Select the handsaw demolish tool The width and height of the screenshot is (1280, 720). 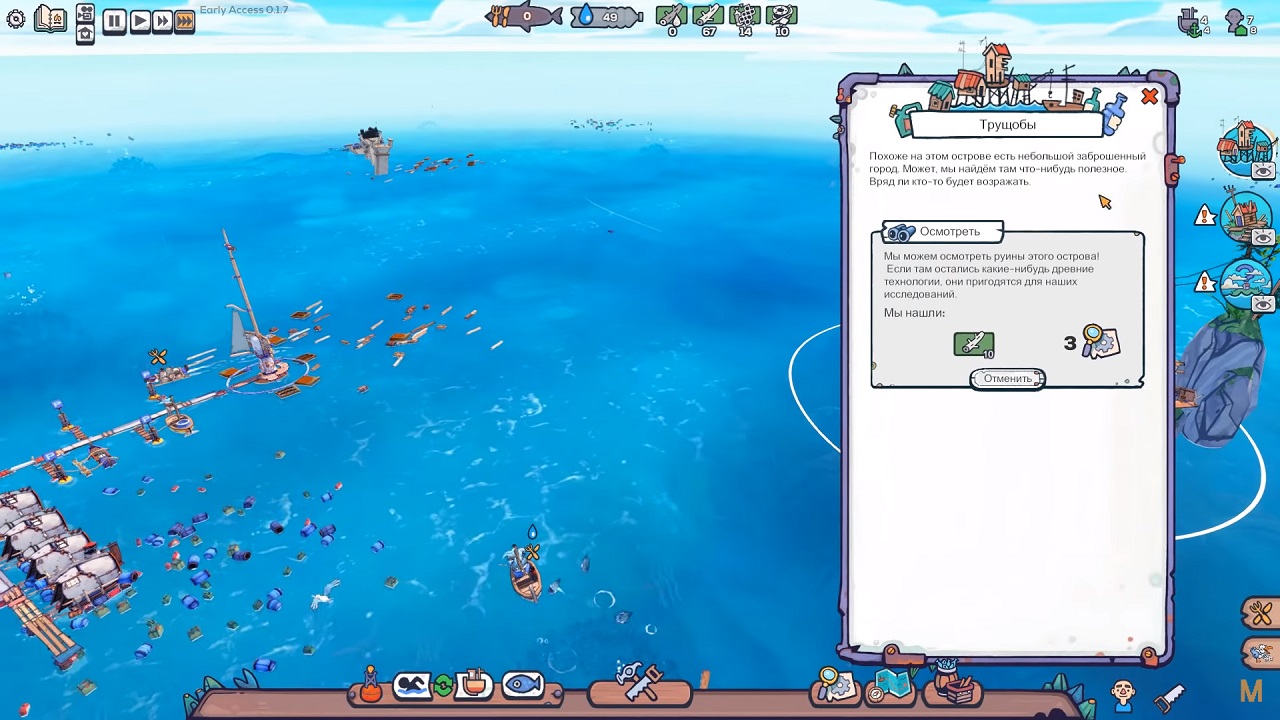[x=1168, y=695]
